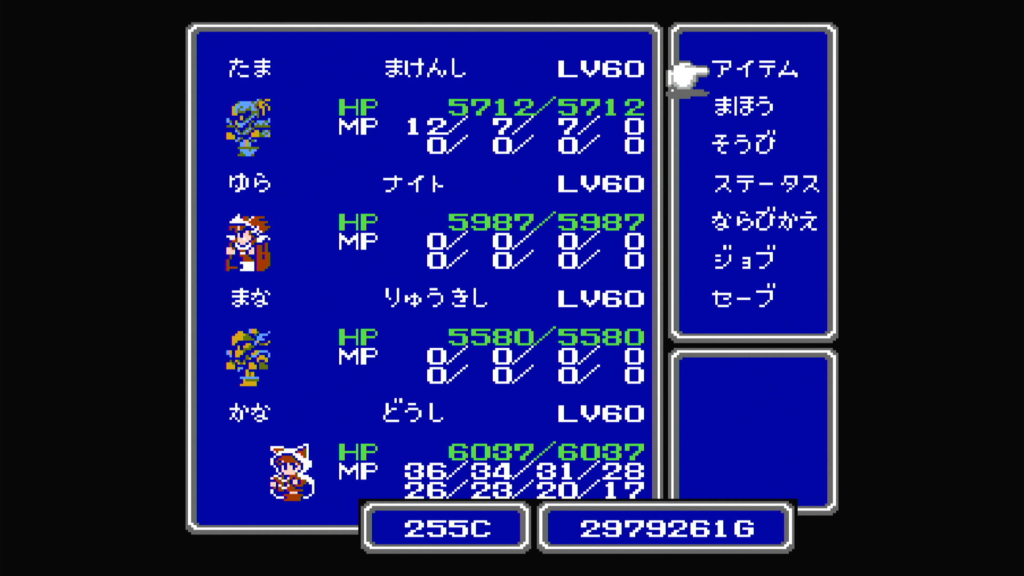Choose the そうび (Equip) option

click(743, 145)
